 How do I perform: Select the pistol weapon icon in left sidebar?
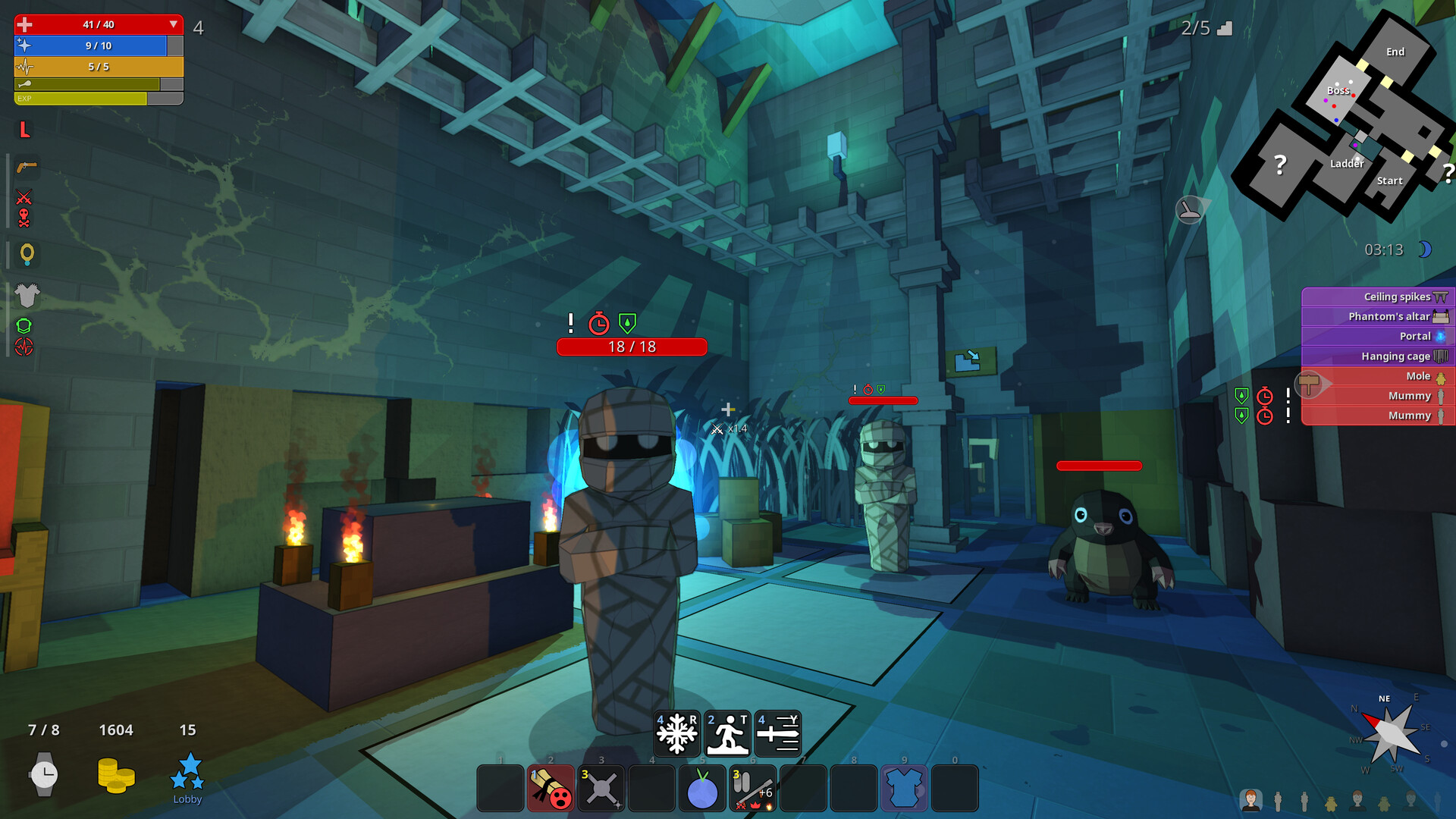coord(25,168)
